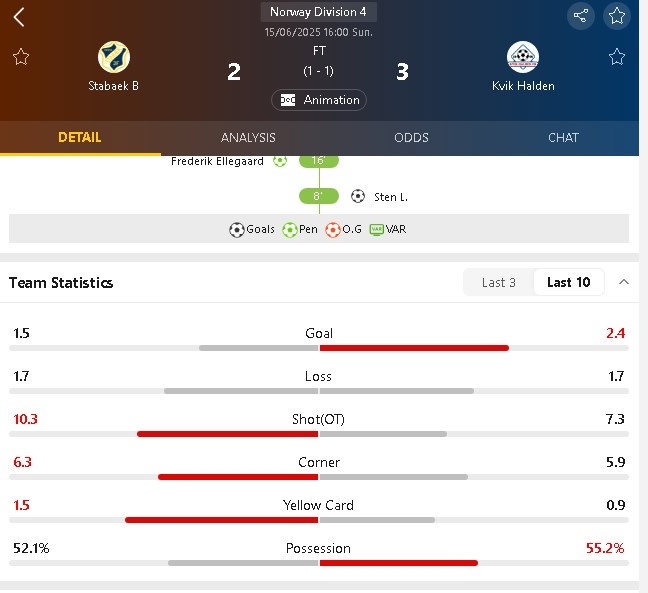Viewport: 648px width, 593px height.
Task: Collapse the Team Statistics section
Action: tap(624, 283)
